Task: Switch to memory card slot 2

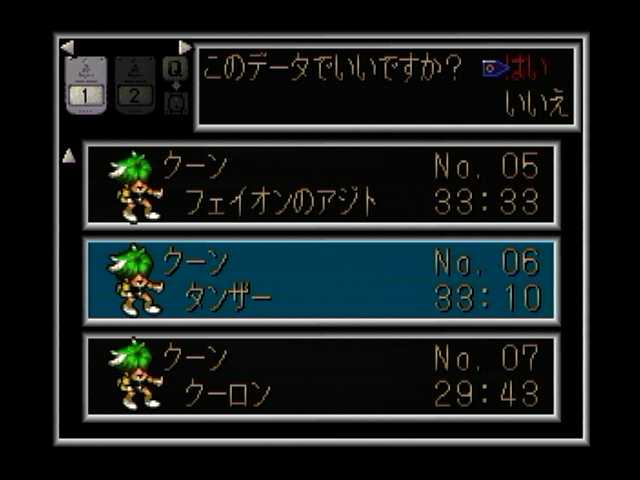Action: click(x=135, y=84)
